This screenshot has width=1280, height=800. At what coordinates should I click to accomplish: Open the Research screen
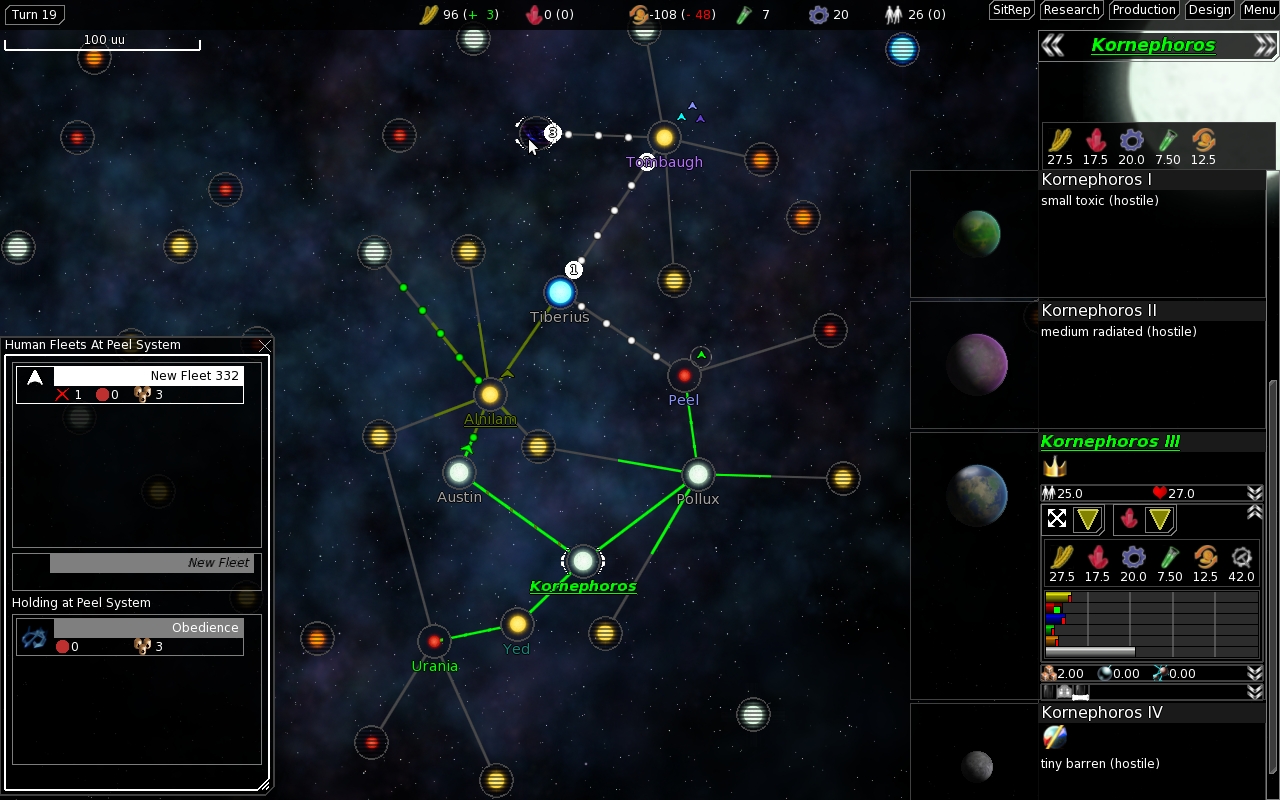click(1070, 10)
